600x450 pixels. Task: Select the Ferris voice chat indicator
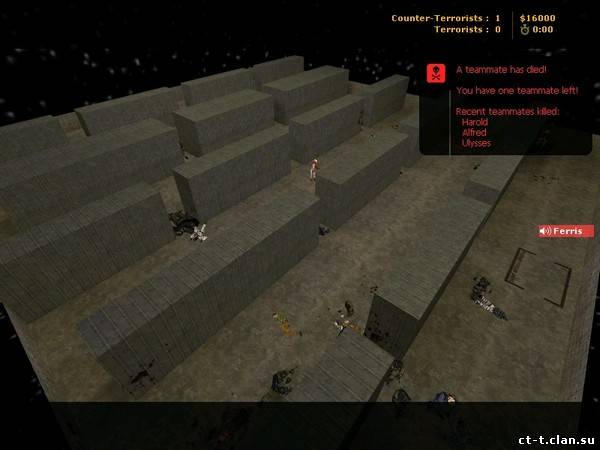(x=567, y=231)
